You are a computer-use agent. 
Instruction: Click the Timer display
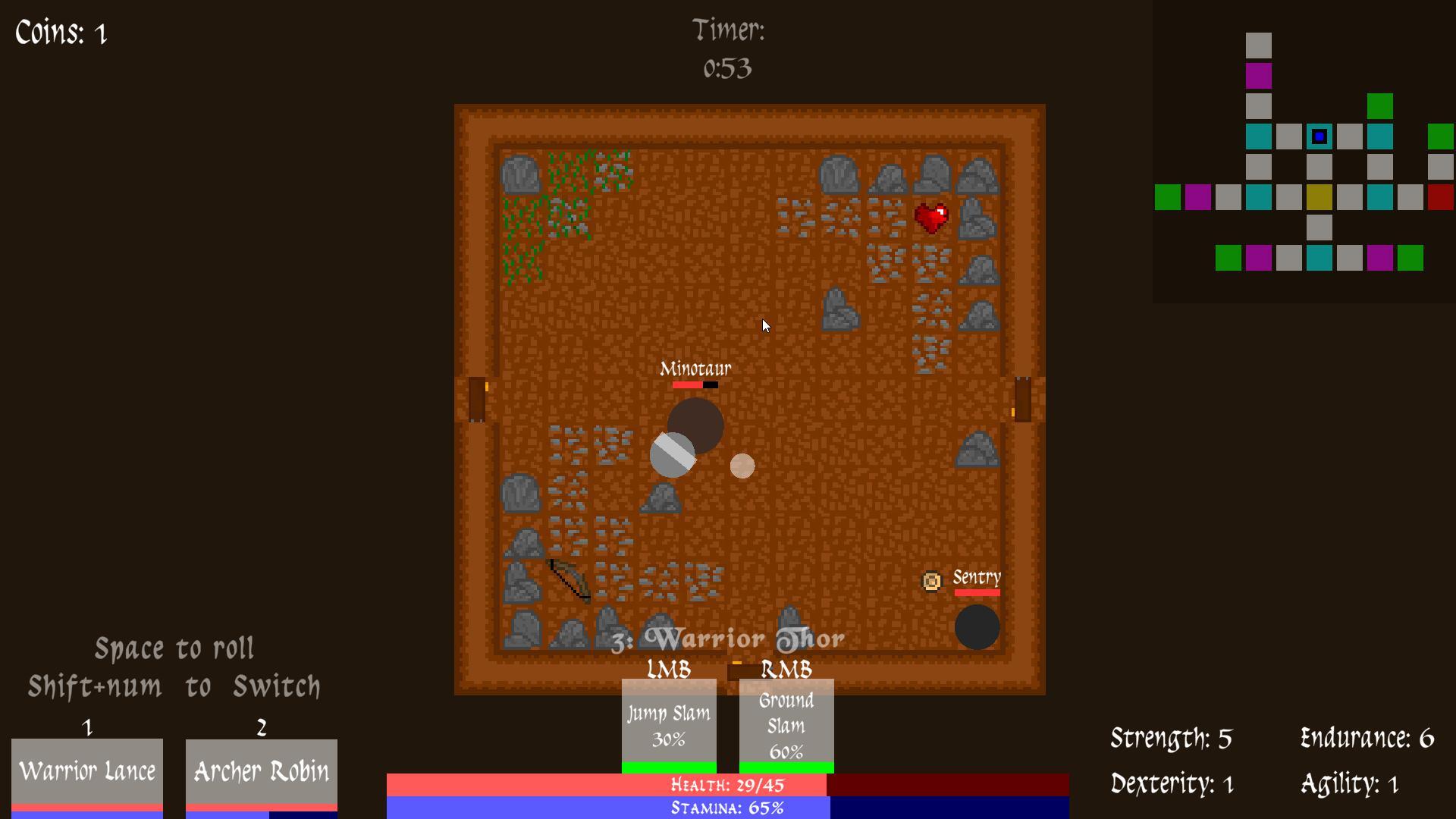pyautogui.click(x=729, y=49)
